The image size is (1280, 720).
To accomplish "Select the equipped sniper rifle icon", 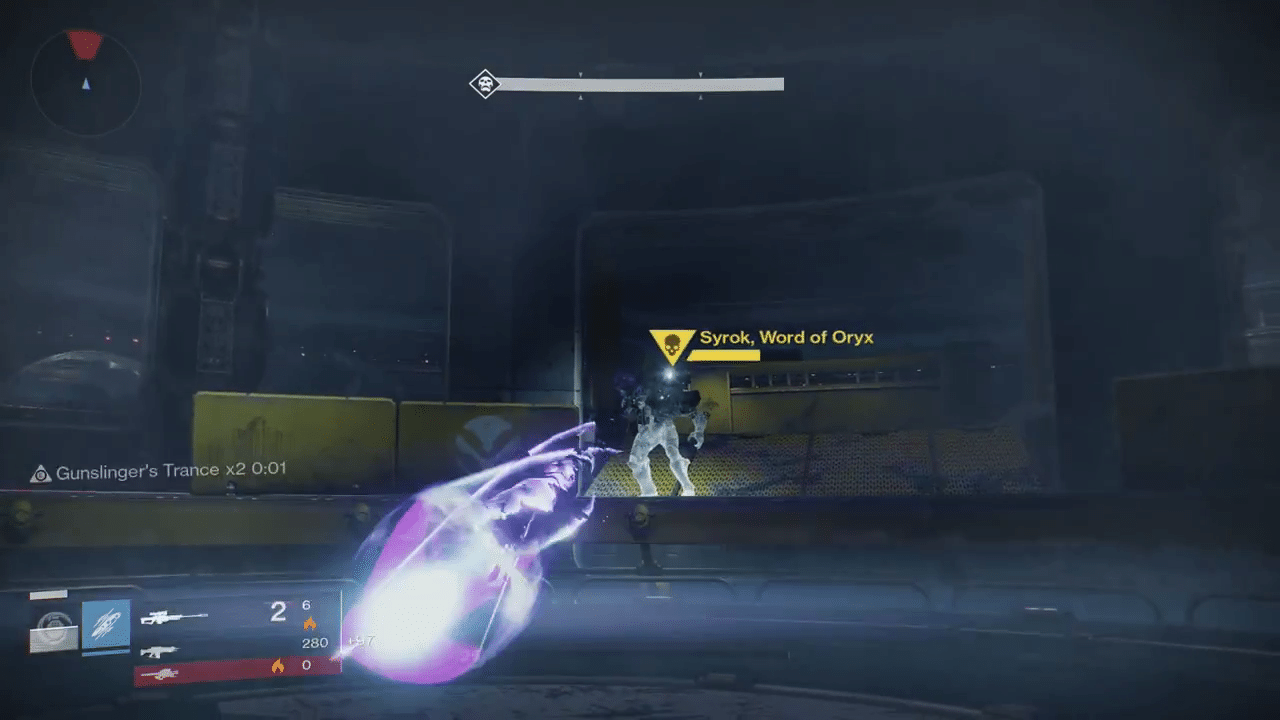I will click(x=174, y=618).
